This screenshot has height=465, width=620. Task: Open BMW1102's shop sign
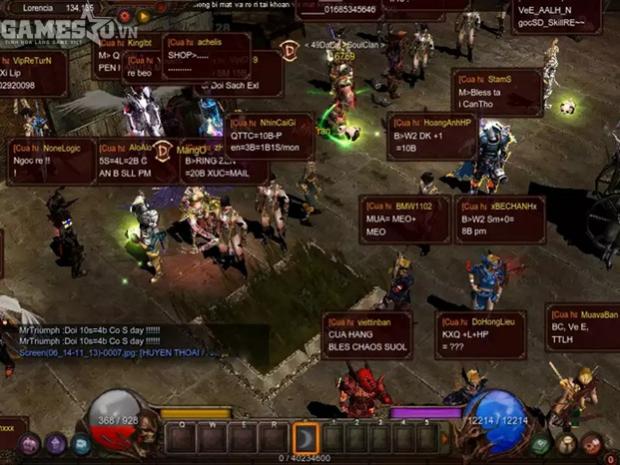point(404,218)
